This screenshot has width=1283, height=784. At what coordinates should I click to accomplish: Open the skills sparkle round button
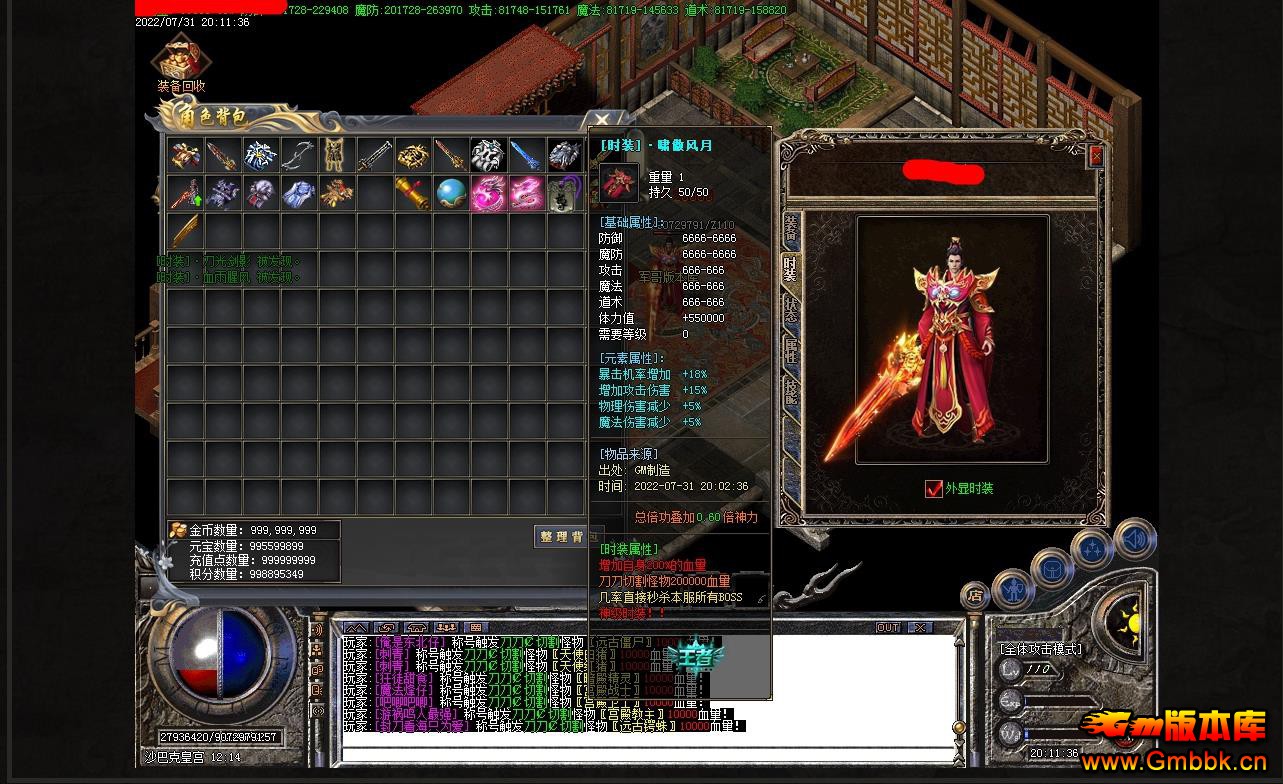pos(1092,550)
